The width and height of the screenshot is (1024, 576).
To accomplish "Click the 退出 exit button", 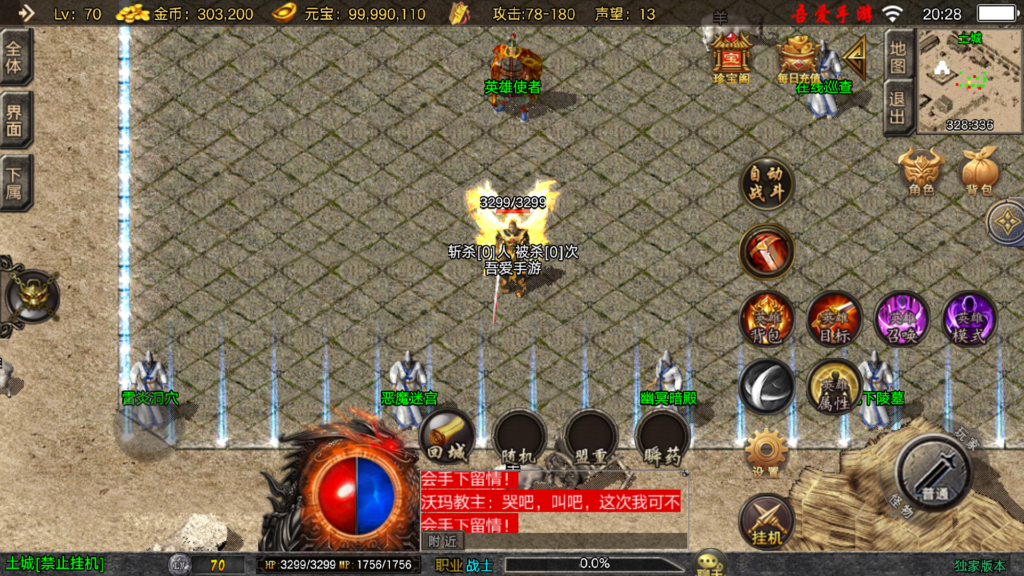I will click(x=898, y=108).
